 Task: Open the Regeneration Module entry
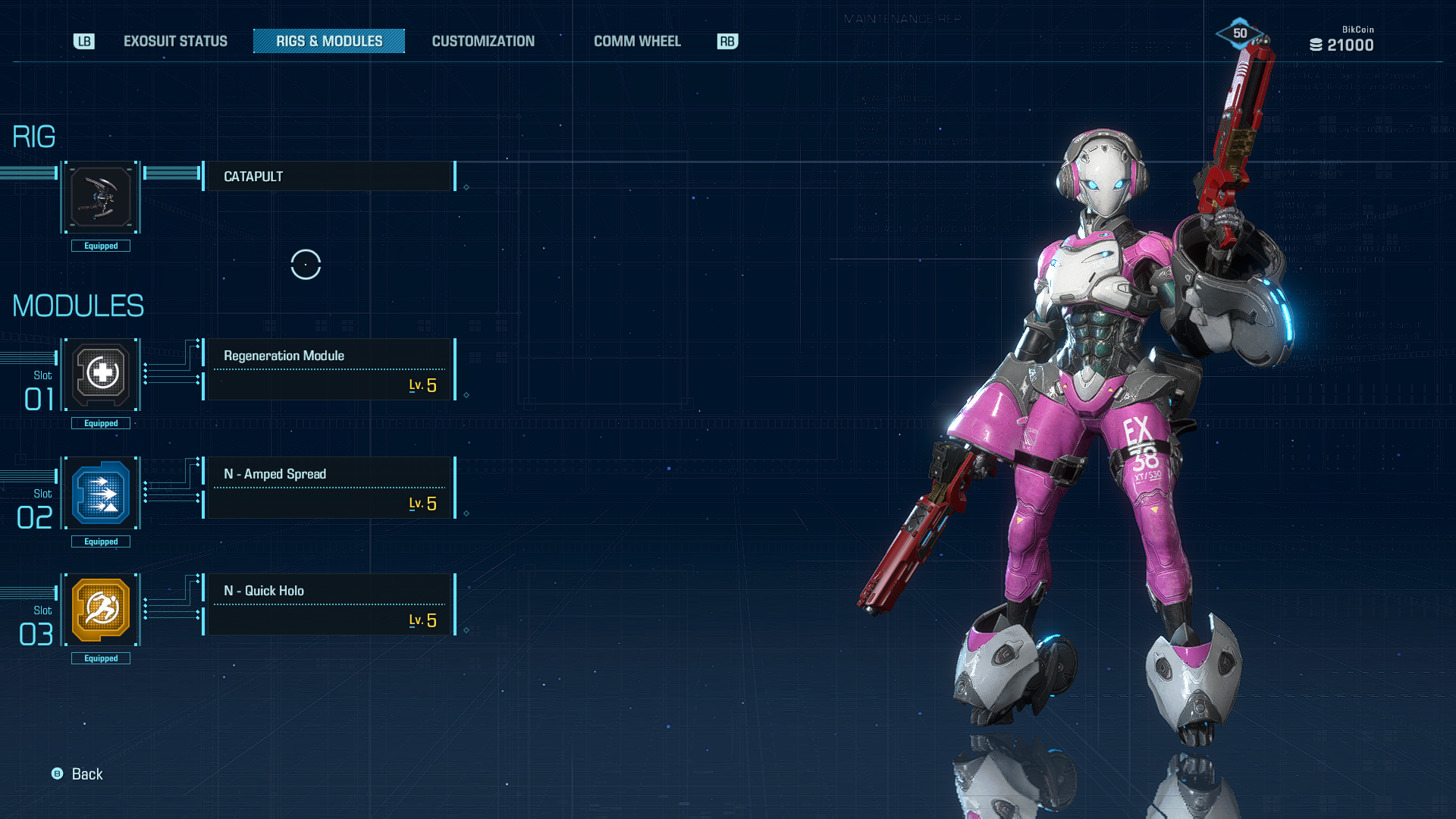click(329, 369)
